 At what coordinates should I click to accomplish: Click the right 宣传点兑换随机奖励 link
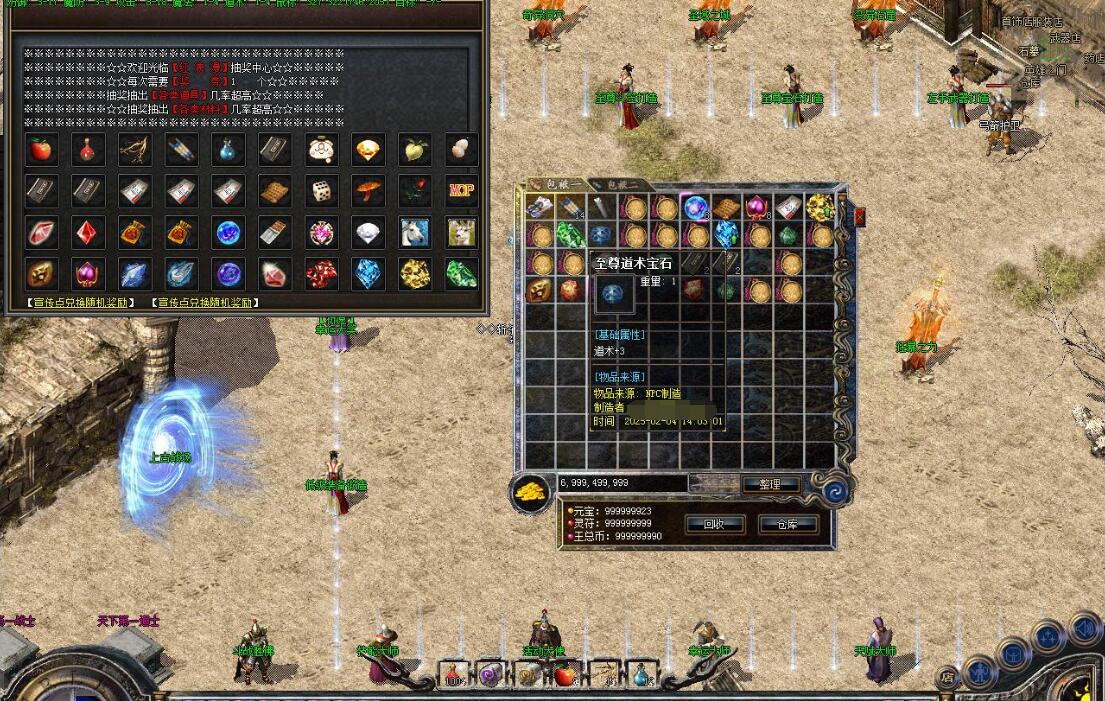click(205, 302)
